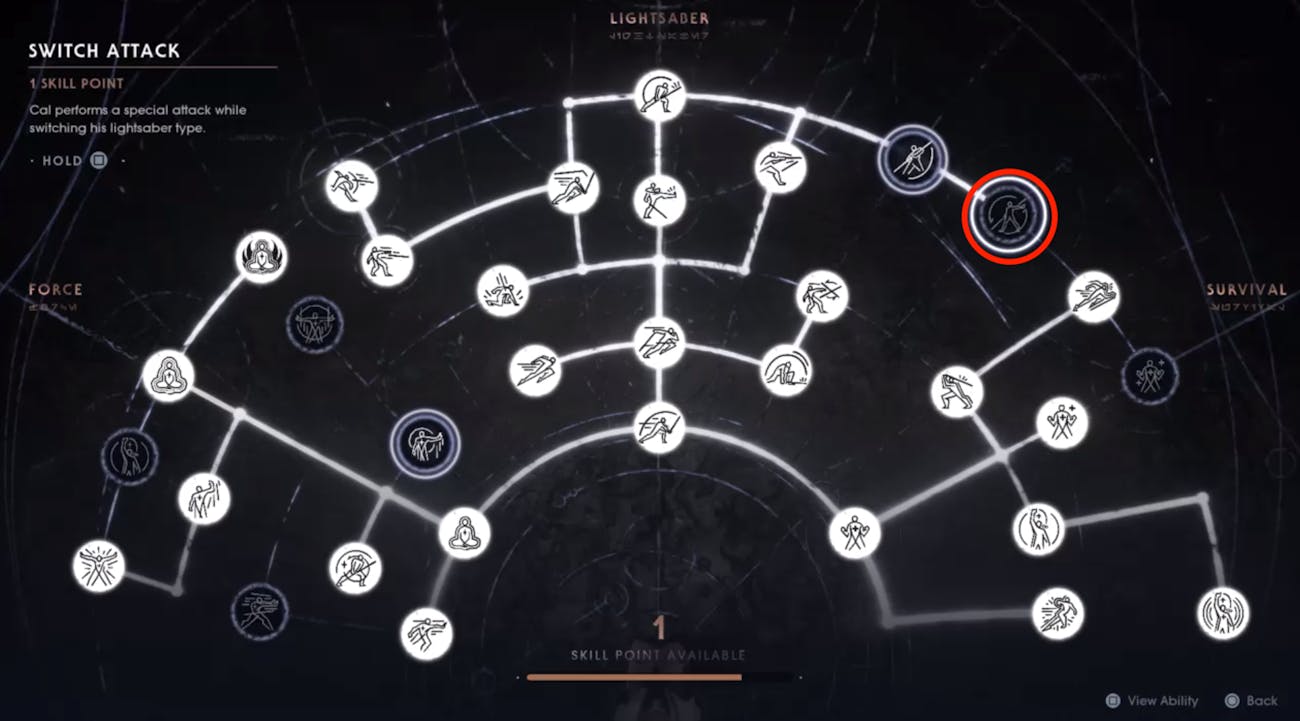The width and height of the screenshot is (1300, 721).
Task: Open the LIGHTSABER skill branch
Action: (657, 17)
